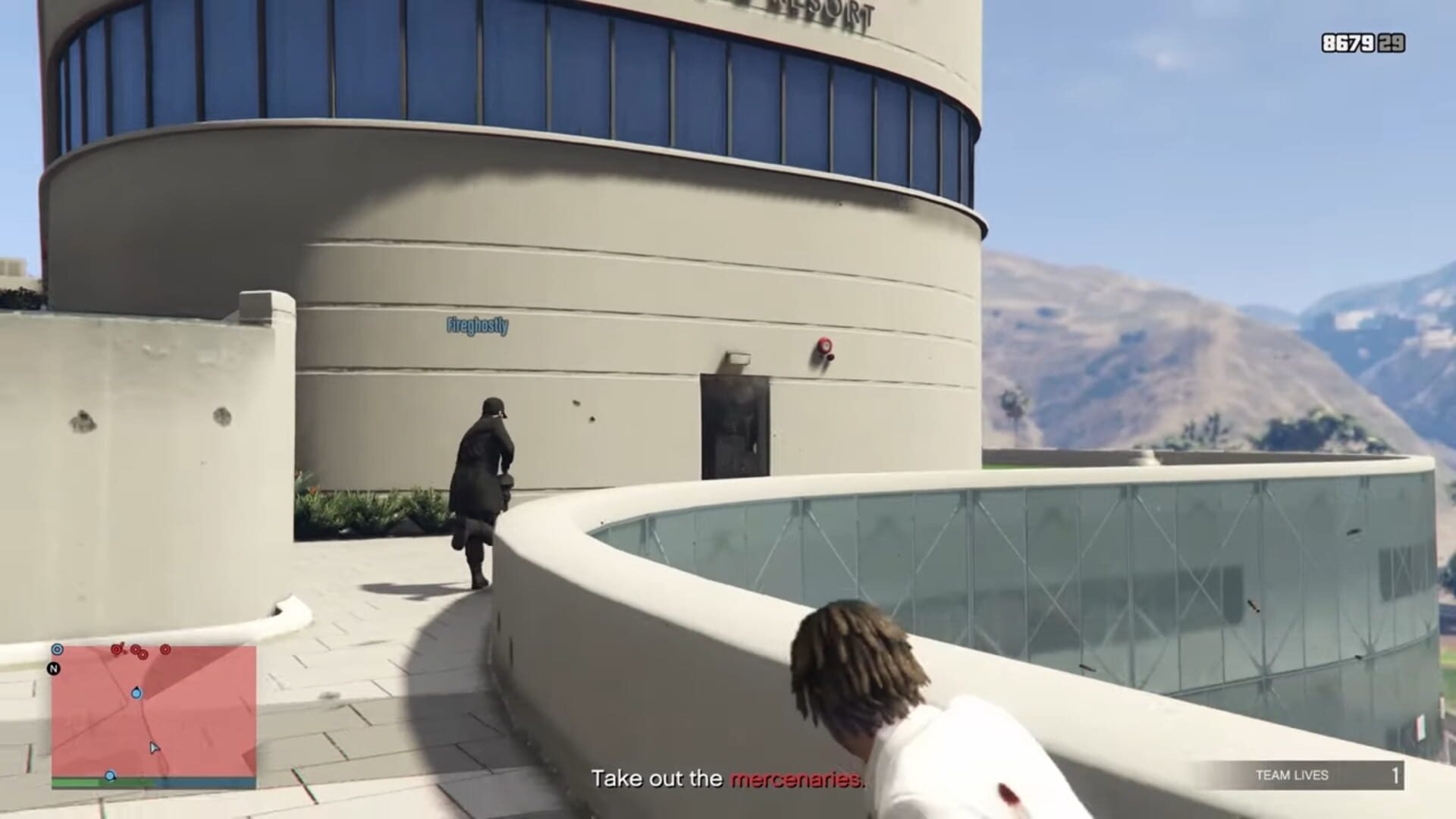Click the player arrow marker on the minimap
The image size is (1456, 819).
tap(154, 748)
